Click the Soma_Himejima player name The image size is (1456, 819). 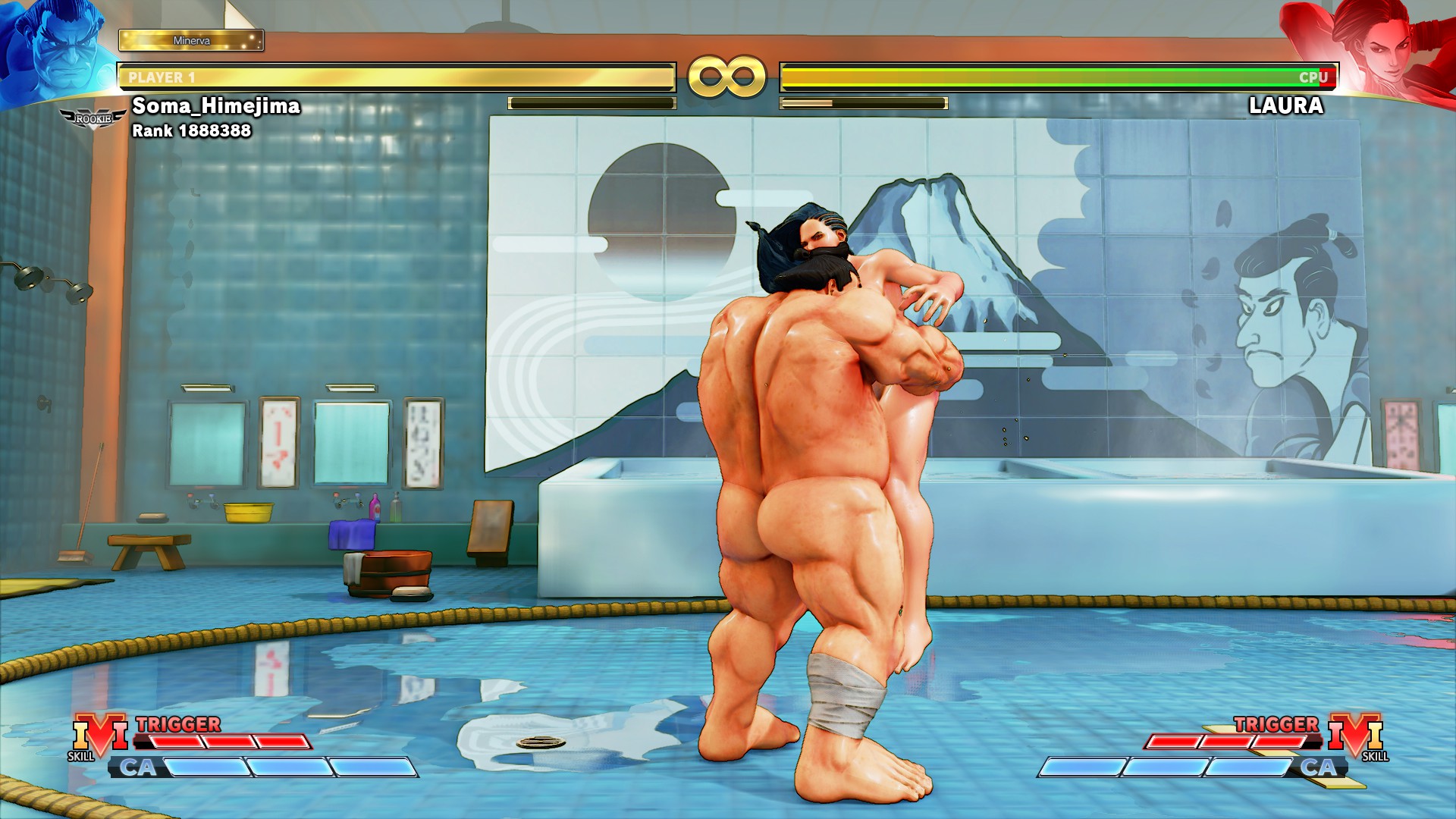[215, 107]
